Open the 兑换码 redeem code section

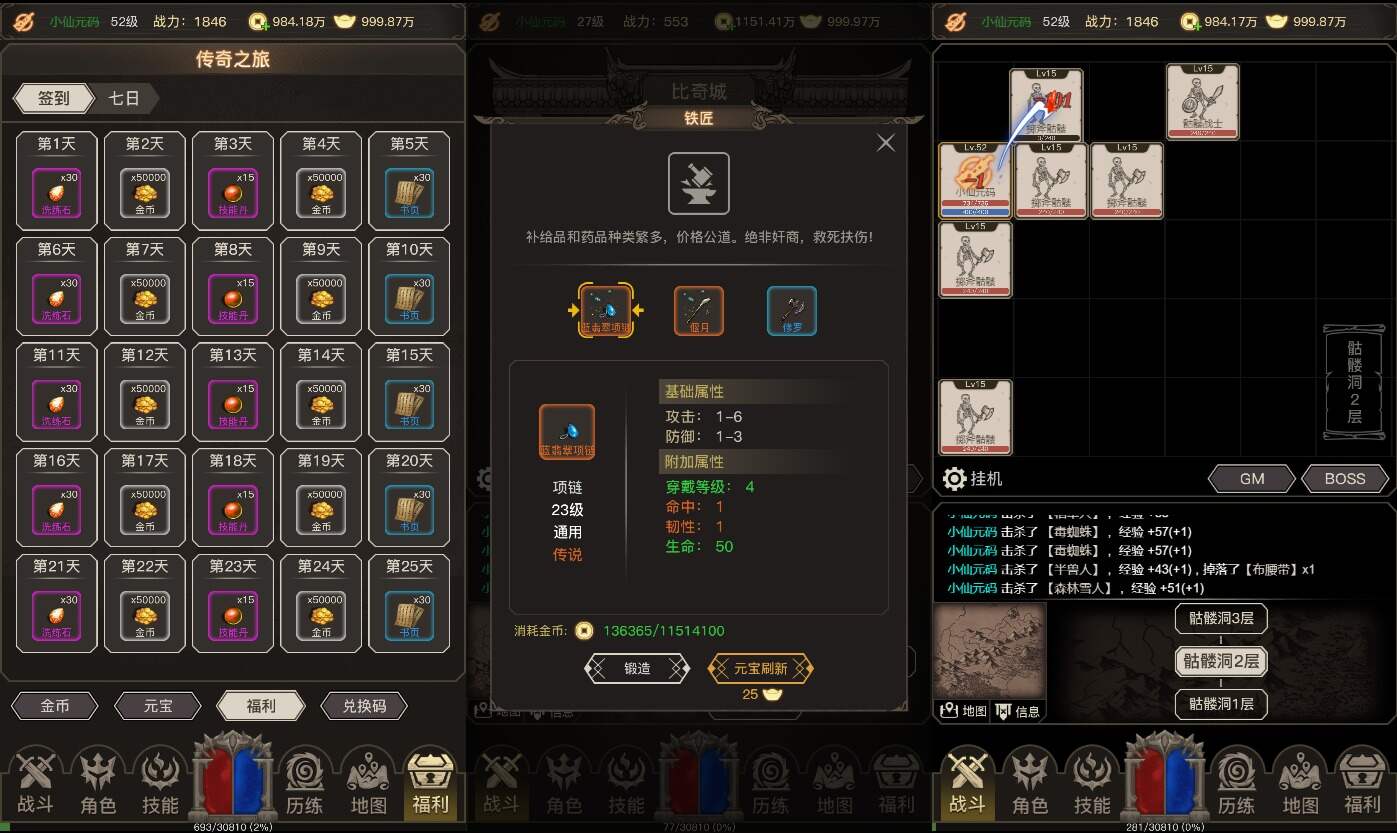coord(364,706)
